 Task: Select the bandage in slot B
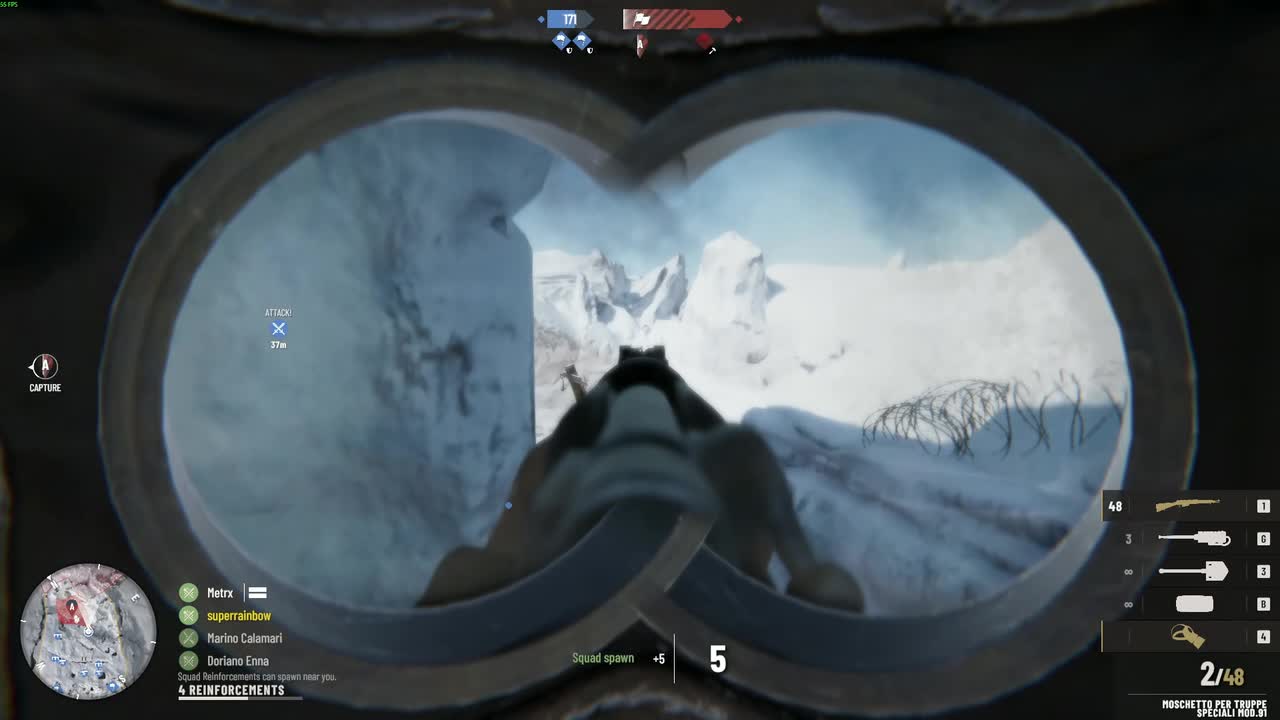(1193, 604)
